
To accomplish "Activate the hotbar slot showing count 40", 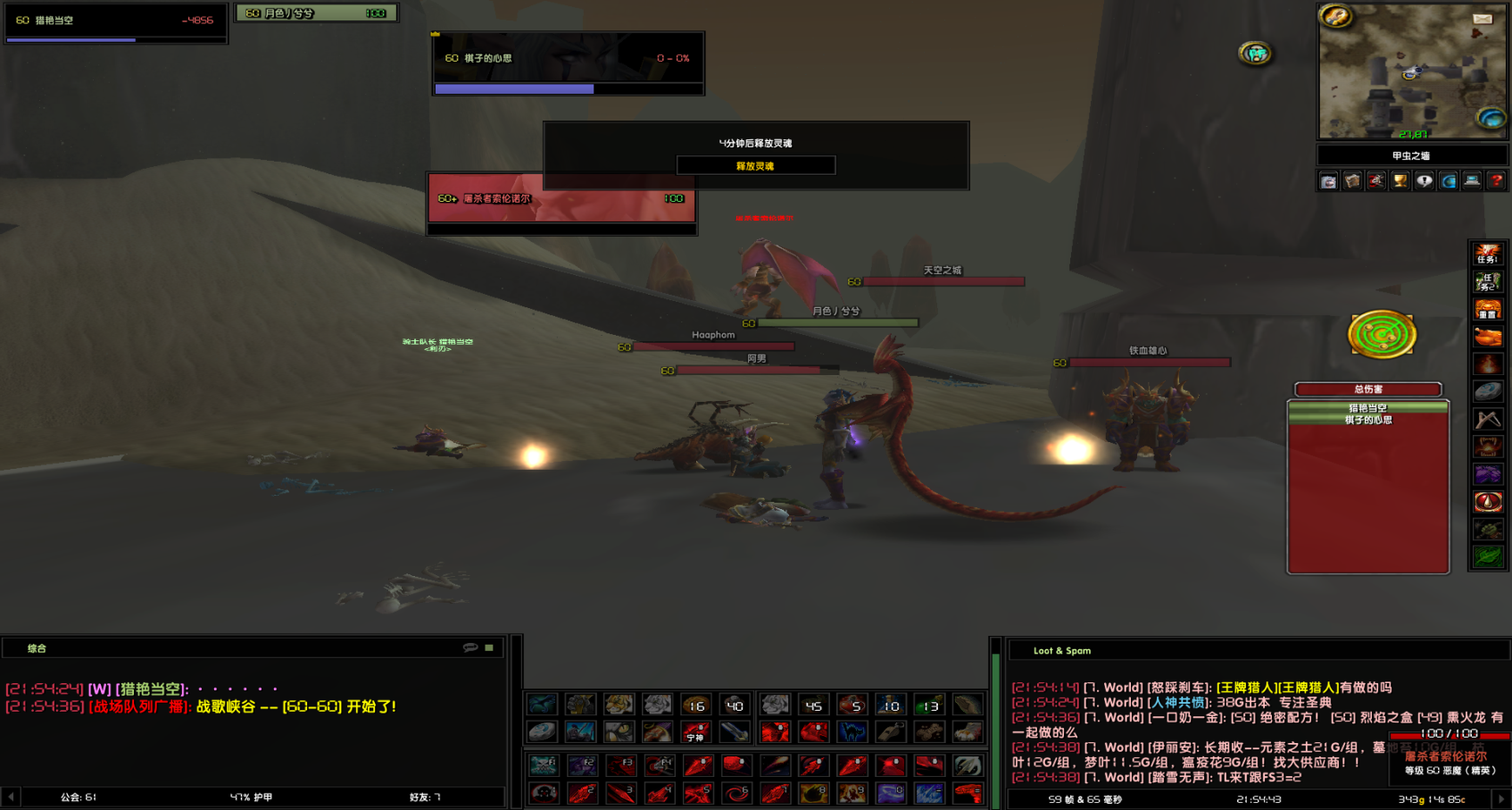I will pos(735,706).
